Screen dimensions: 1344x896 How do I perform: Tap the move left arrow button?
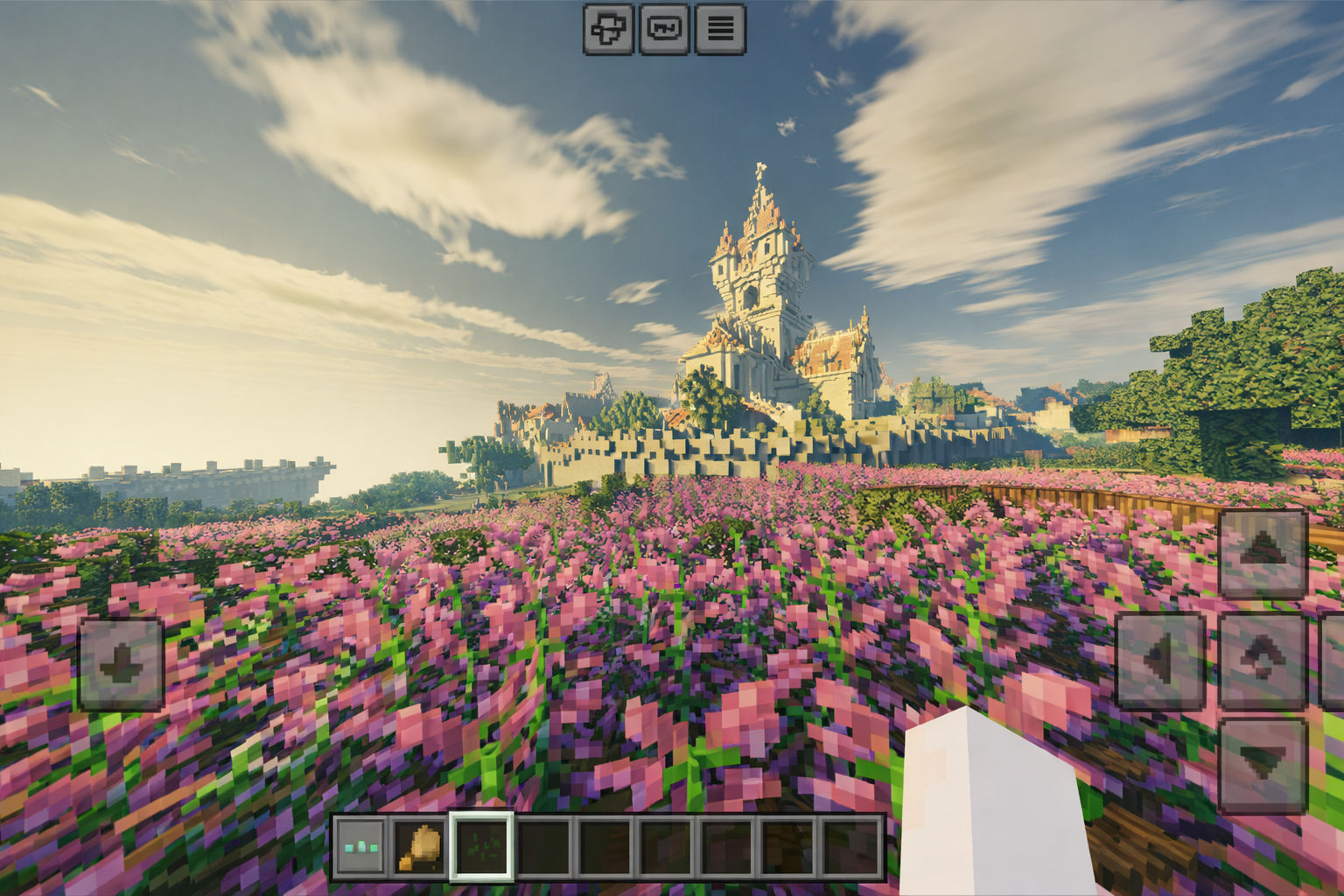1159,661
